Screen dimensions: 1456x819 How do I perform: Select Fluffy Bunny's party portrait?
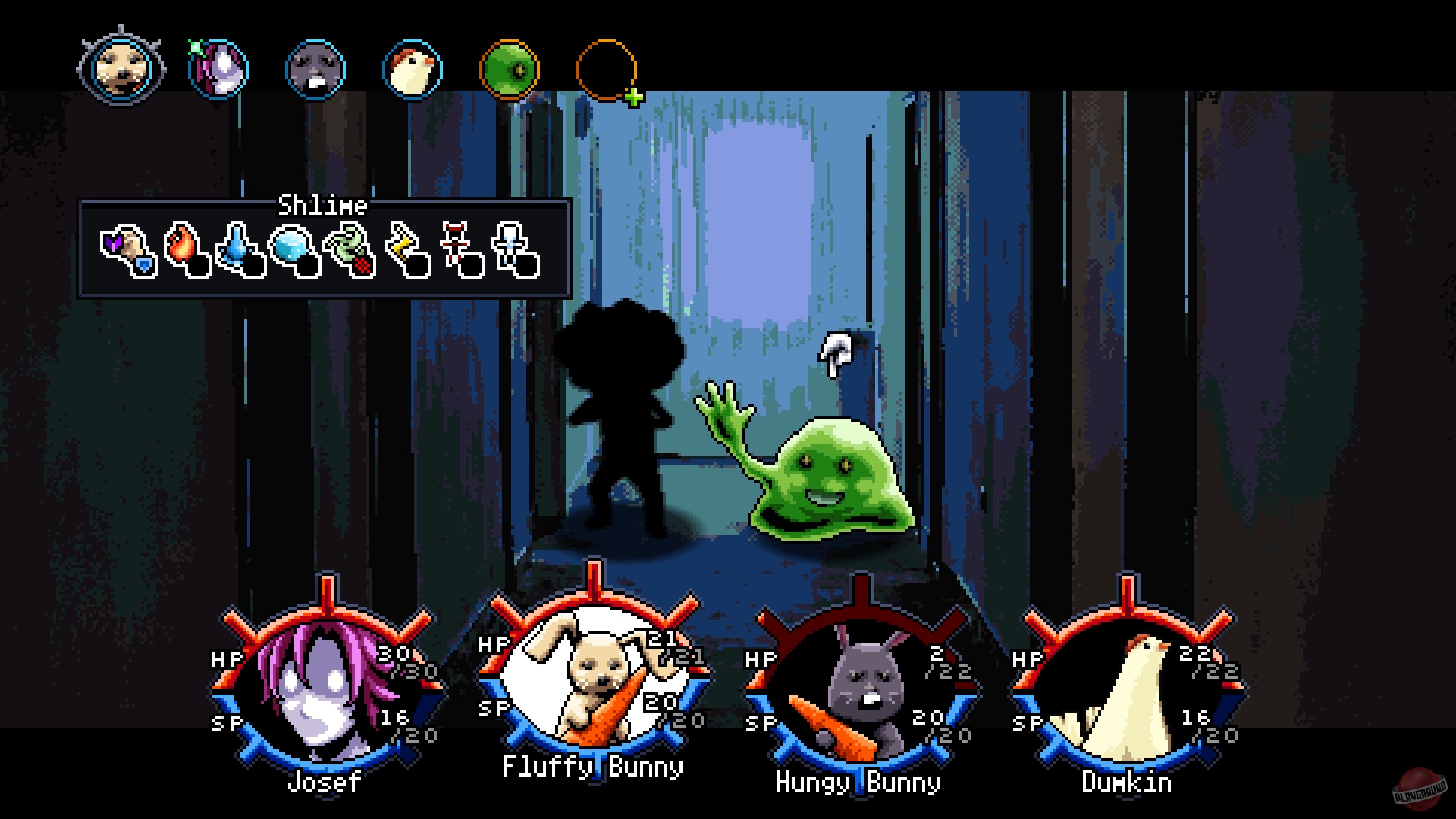[595, 675]
